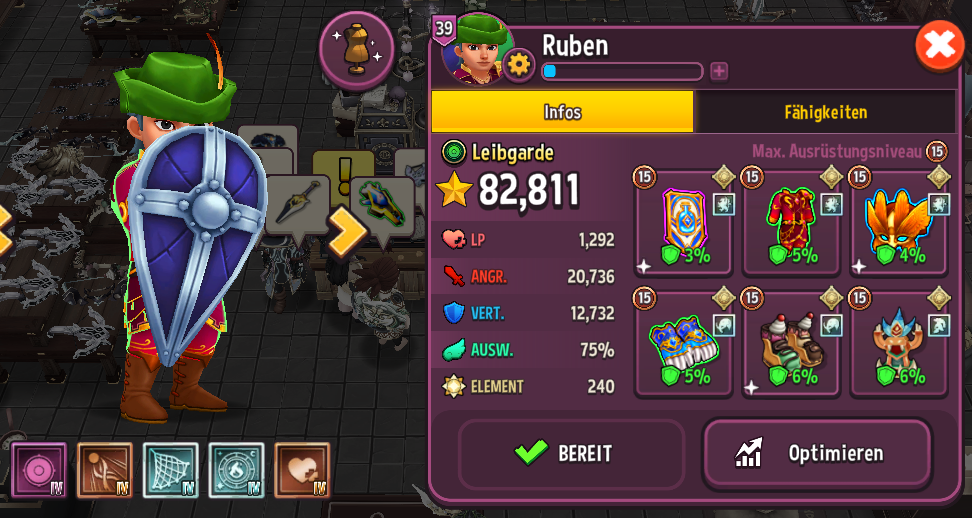Switch to the Fähigkeiten tab
The height and width of the screenshot is (518, 972).
click(x=825, y=112)
